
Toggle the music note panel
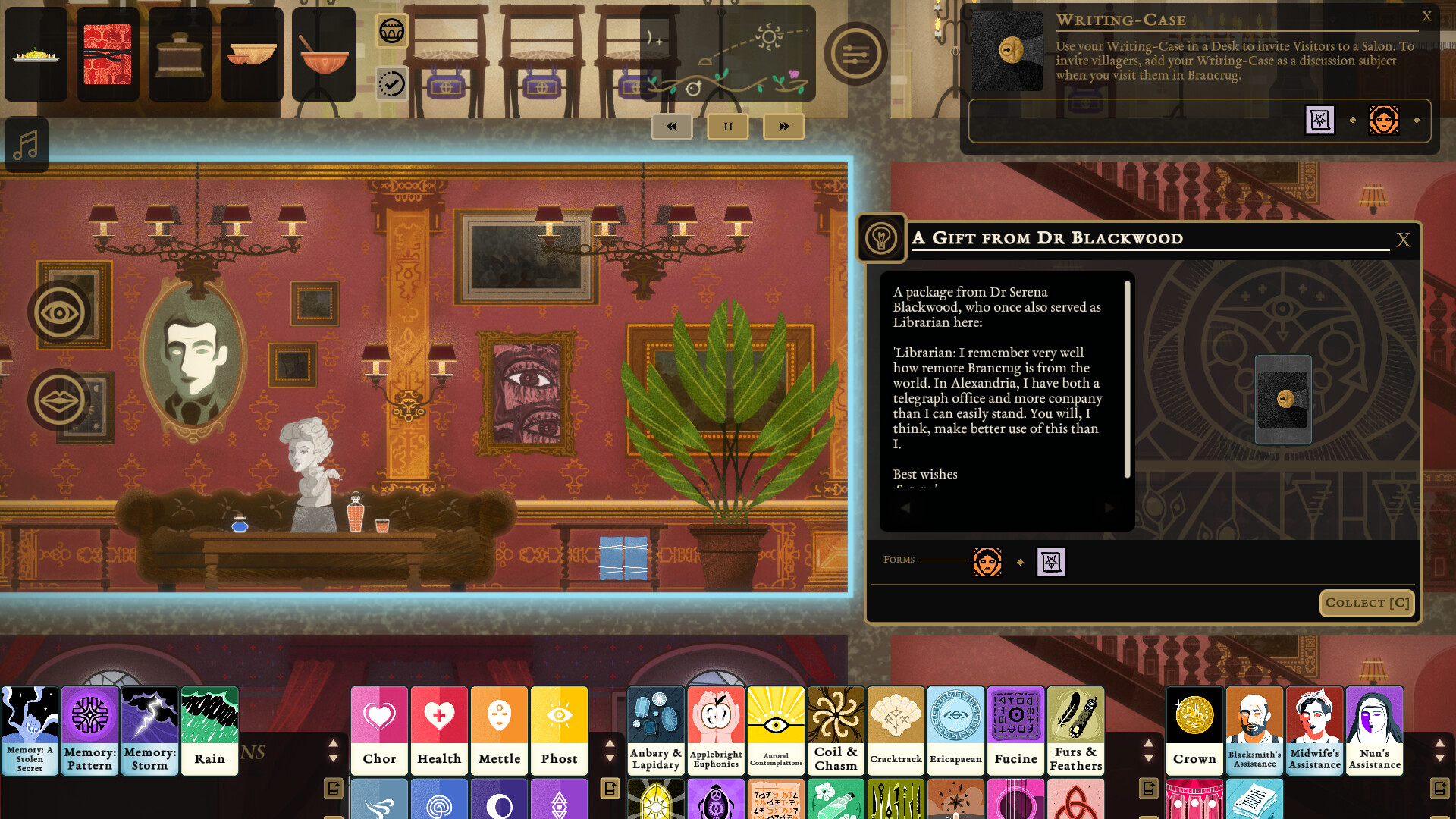tap(26, 144)
